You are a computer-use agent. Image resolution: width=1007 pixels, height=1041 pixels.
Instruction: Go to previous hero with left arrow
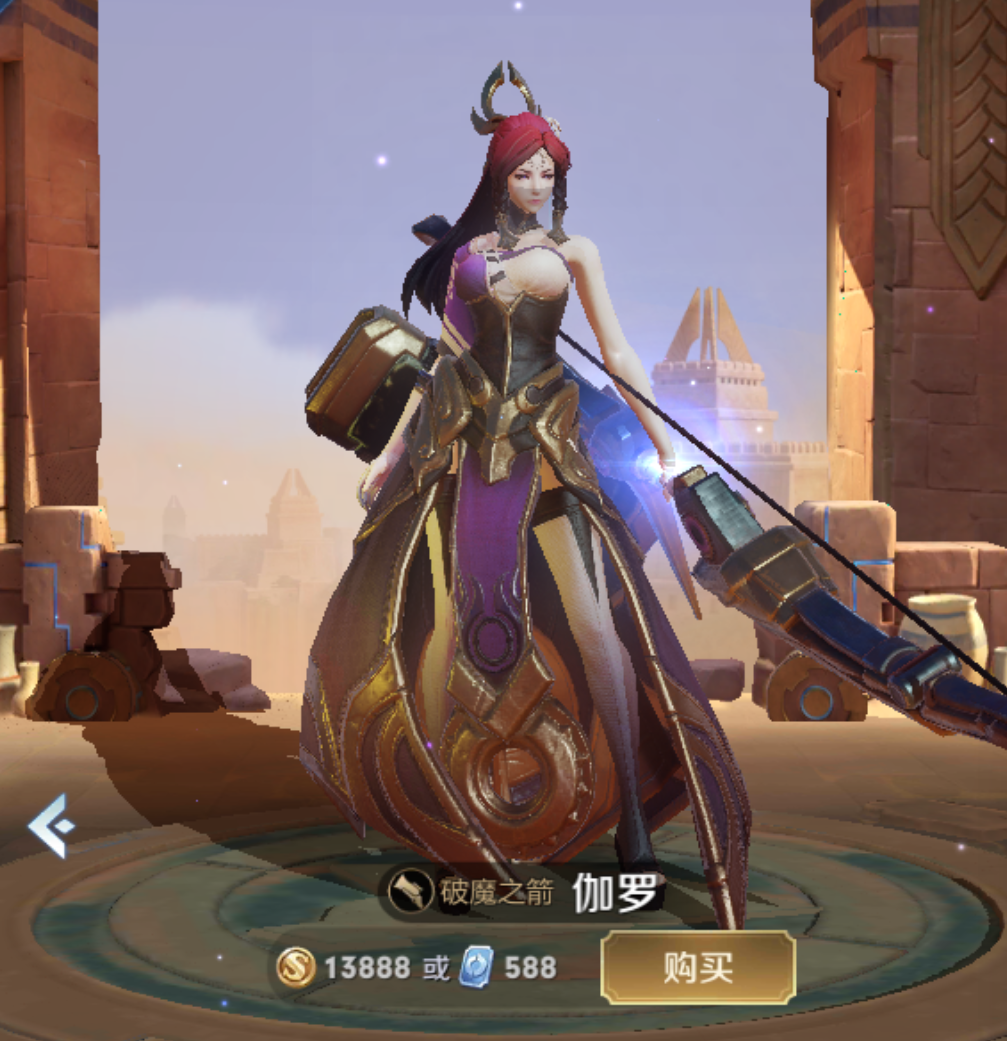(48, 826)
